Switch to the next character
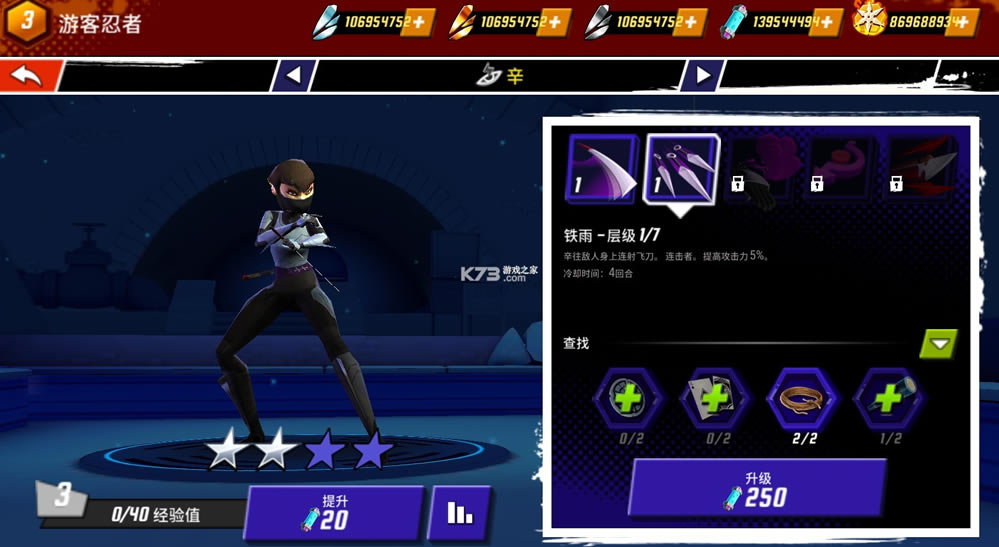 pos(702,75)
